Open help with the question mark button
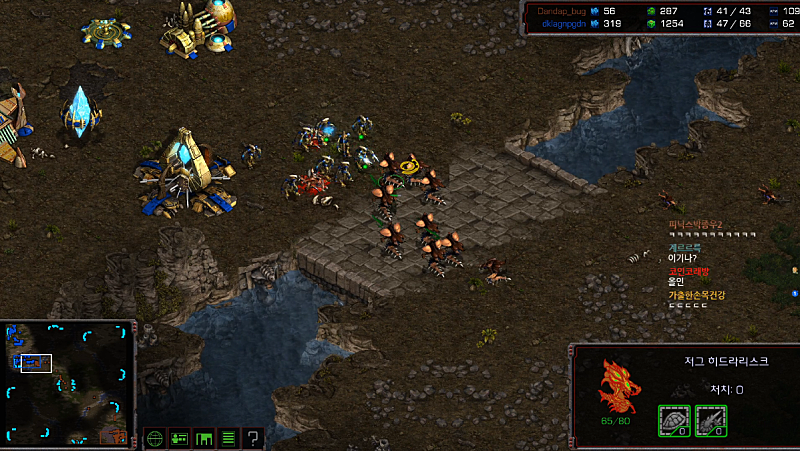The height and width of the screenshot is (451, 800). [253, 437]
